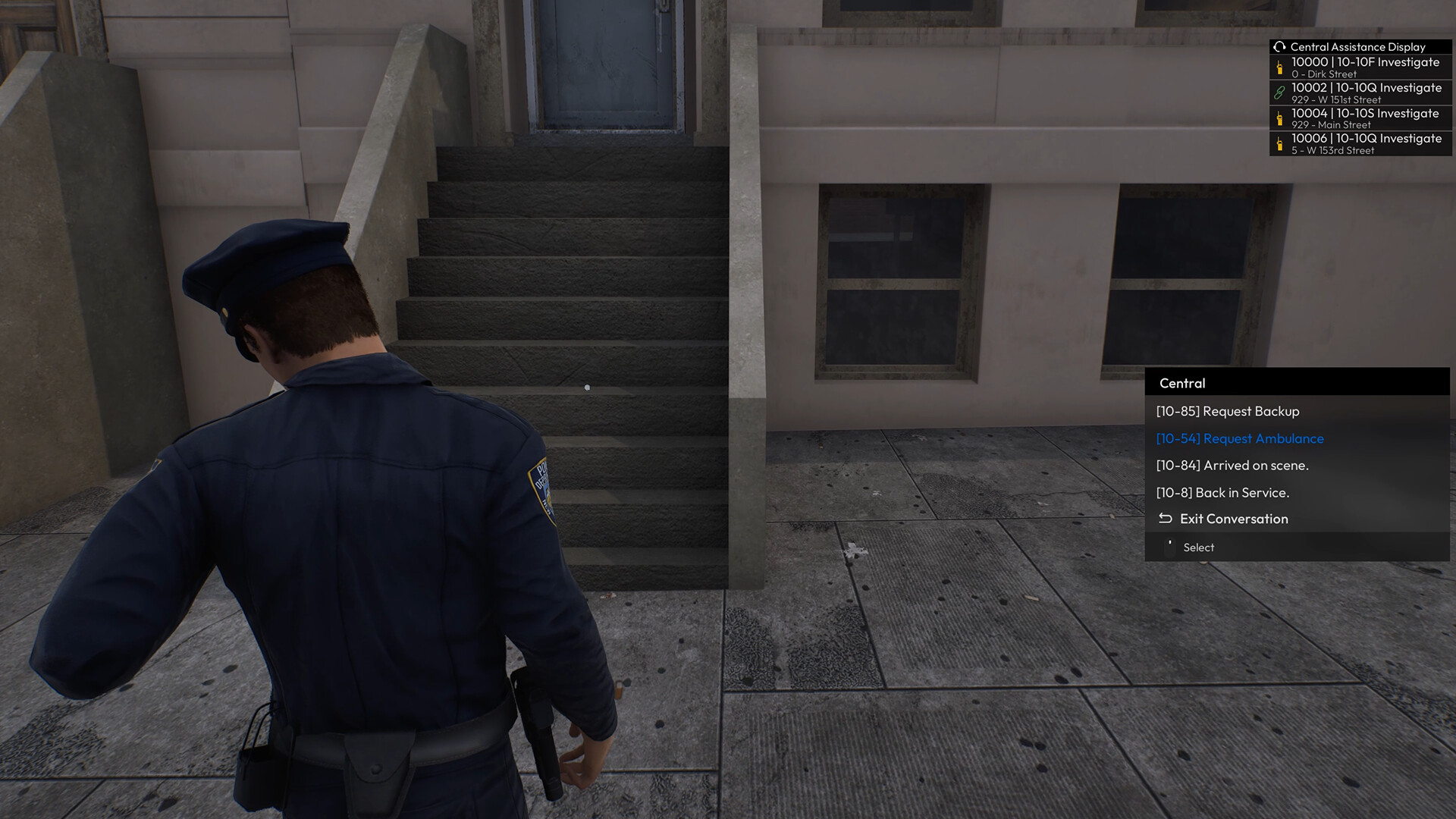The height and width of the screenshot is (819, 1456).
Task: Choose [10-85] Request Backup from the Central menu
Action: pyautogui.click(x=1227, y=411)
